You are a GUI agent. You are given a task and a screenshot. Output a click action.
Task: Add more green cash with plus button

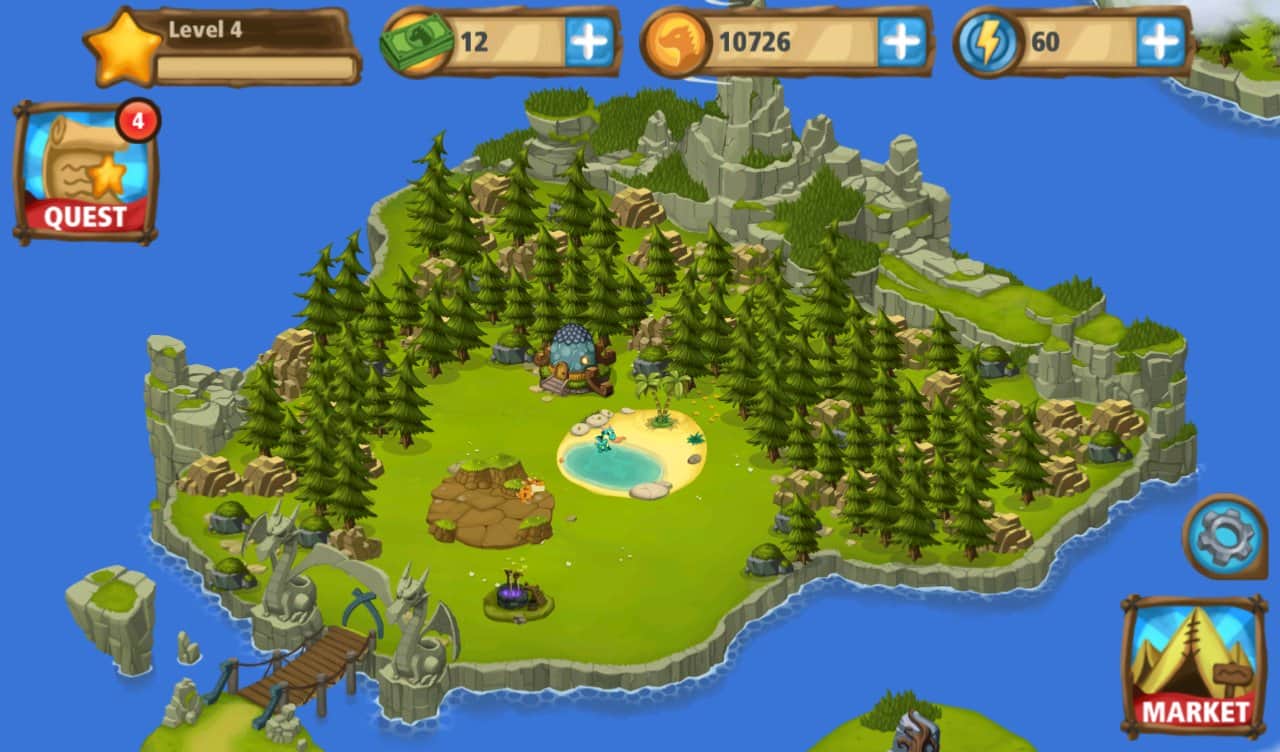[589, 42]
